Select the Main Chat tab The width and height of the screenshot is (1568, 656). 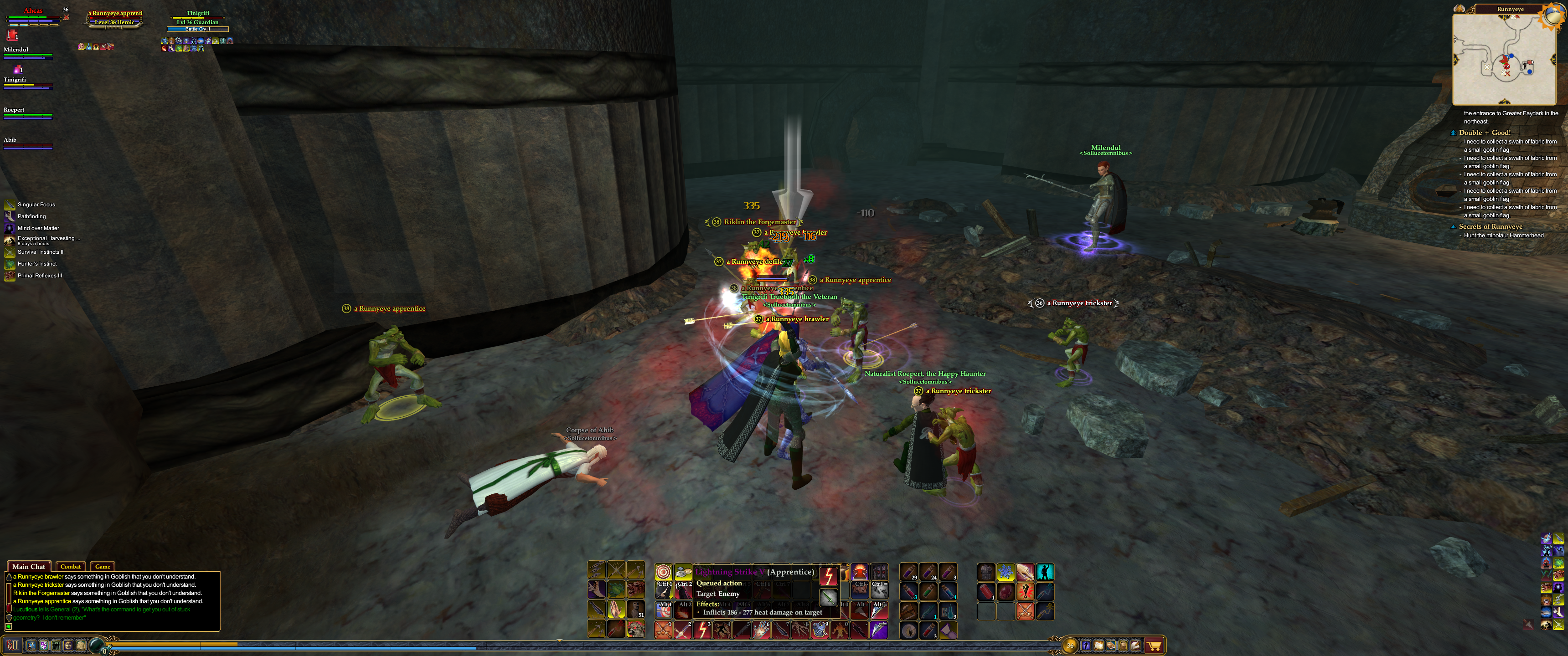pos(29,567)
